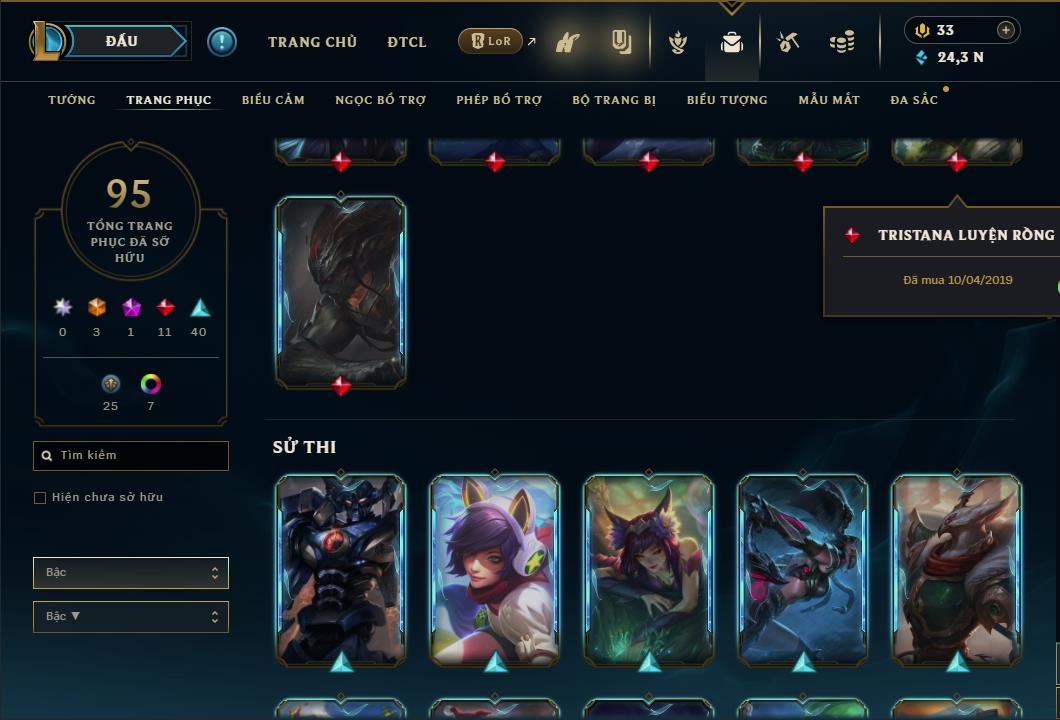This screenshot has height=720, width=1060.
Task: Switch to the TƯỚNG tab
Action: click(72, 100)
